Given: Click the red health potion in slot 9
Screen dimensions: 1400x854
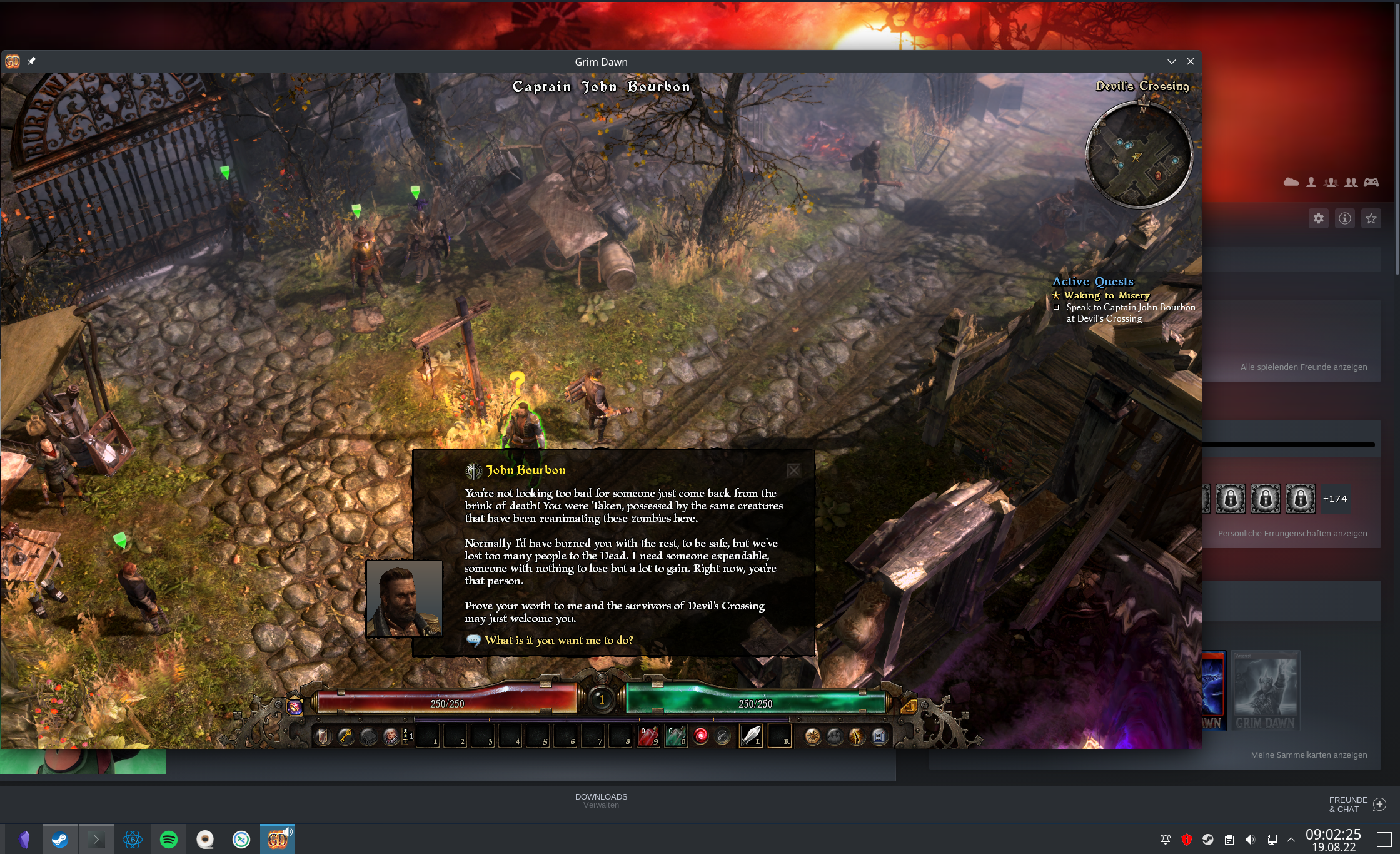Looking at the screenshot, I should [648, 738].
